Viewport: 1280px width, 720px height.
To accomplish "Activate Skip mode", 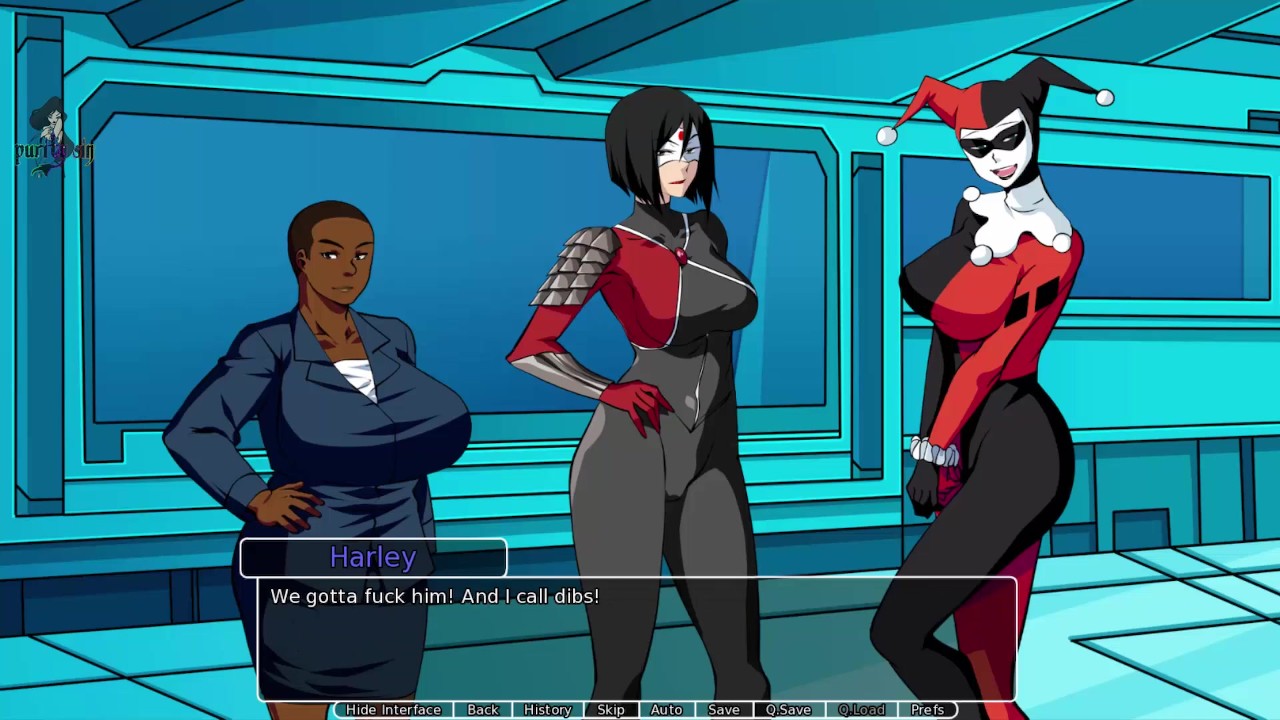I will tap(610, 709).
